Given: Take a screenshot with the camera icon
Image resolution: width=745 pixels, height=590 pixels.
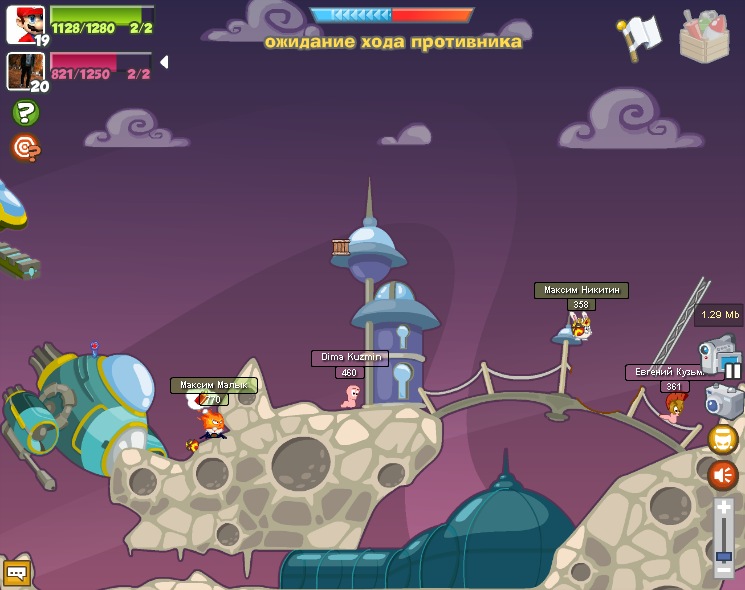Looking at the screenshot, I should click(722, 401).
